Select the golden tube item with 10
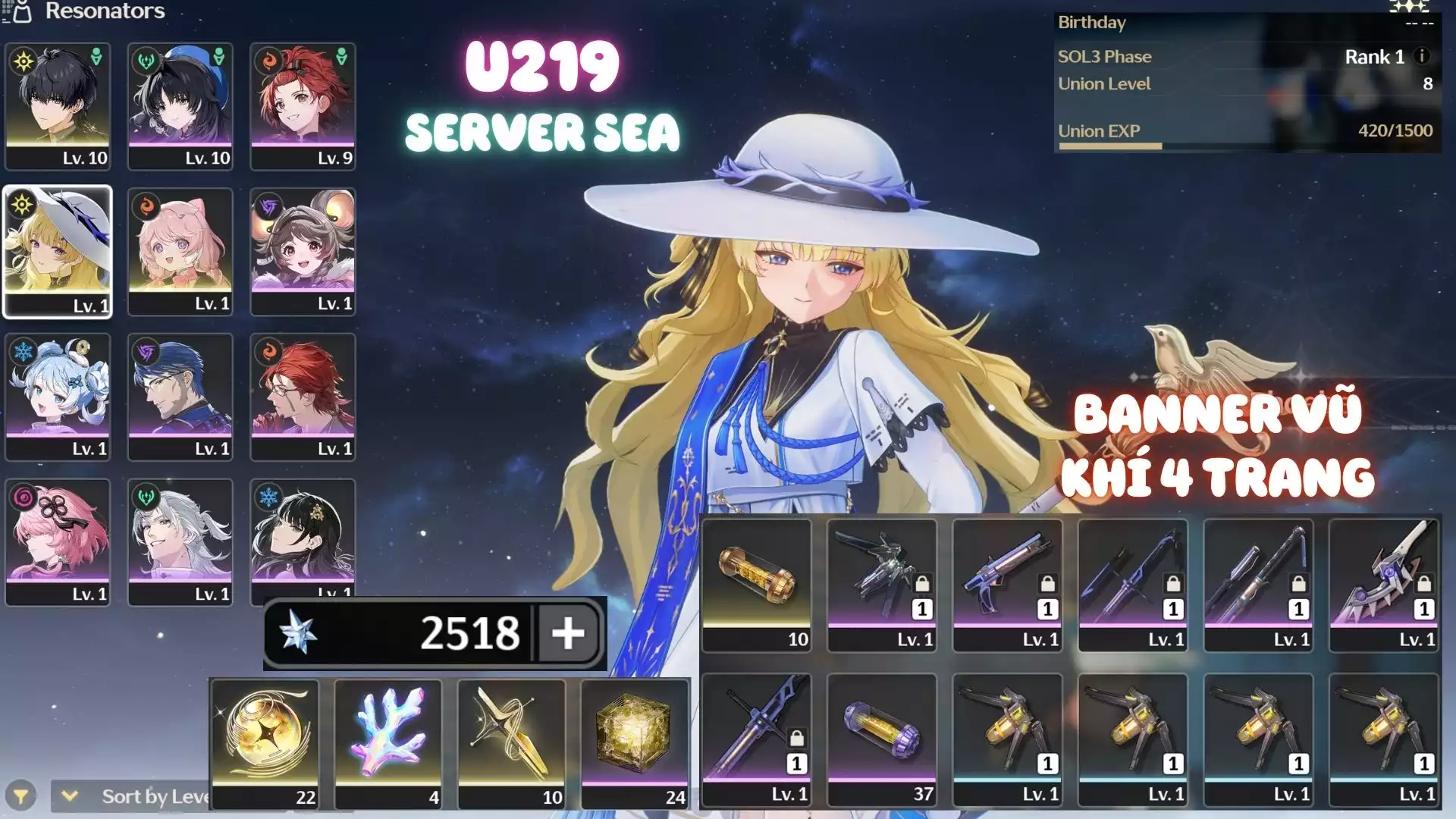This screenshot has height=819, width=1456. point(757,585)
